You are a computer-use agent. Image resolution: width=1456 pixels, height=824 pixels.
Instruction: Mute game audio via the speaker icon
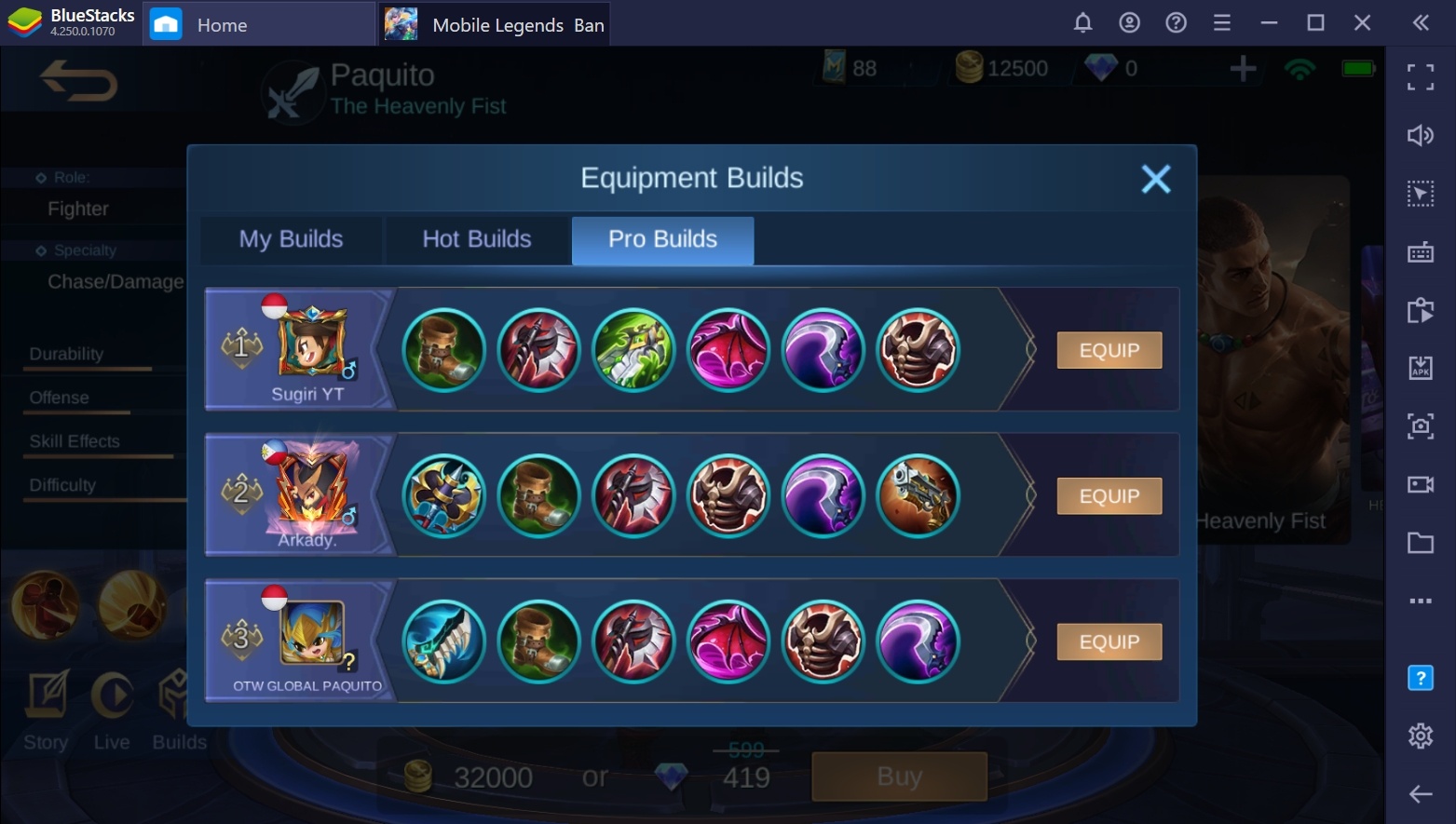point(1421,135)
